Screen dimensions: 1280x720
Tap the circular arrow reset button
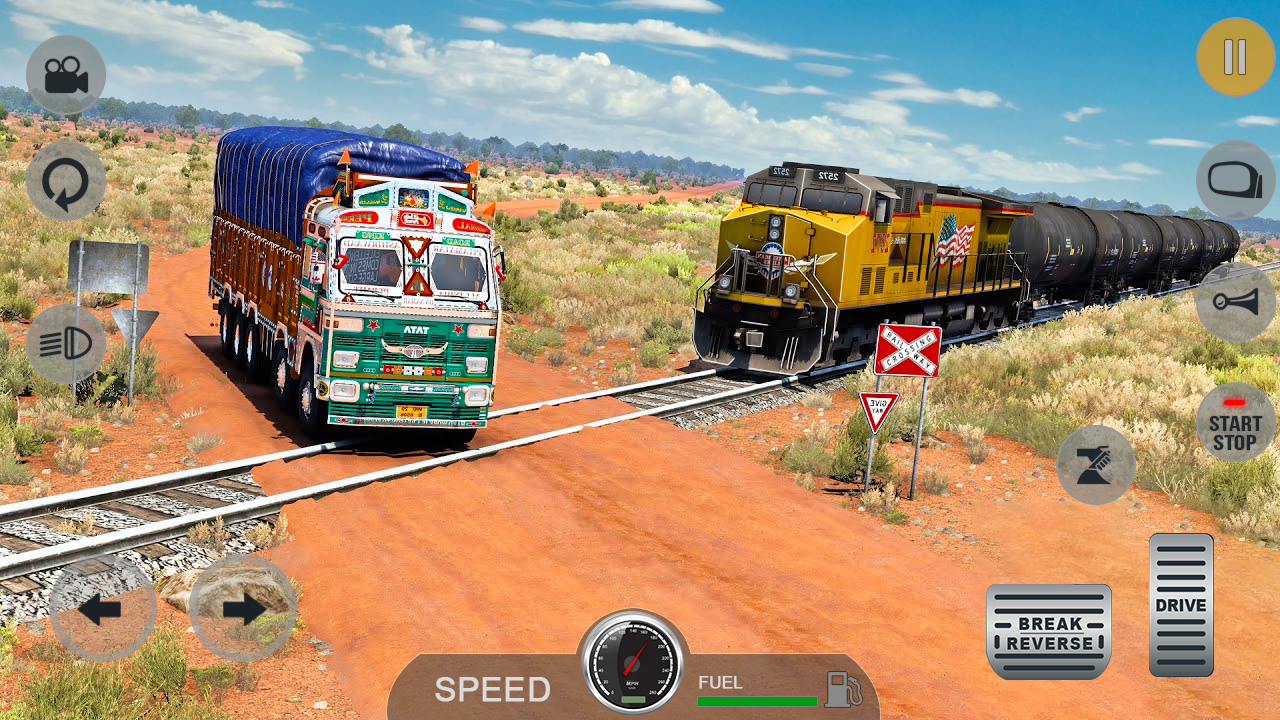[66, 181]
